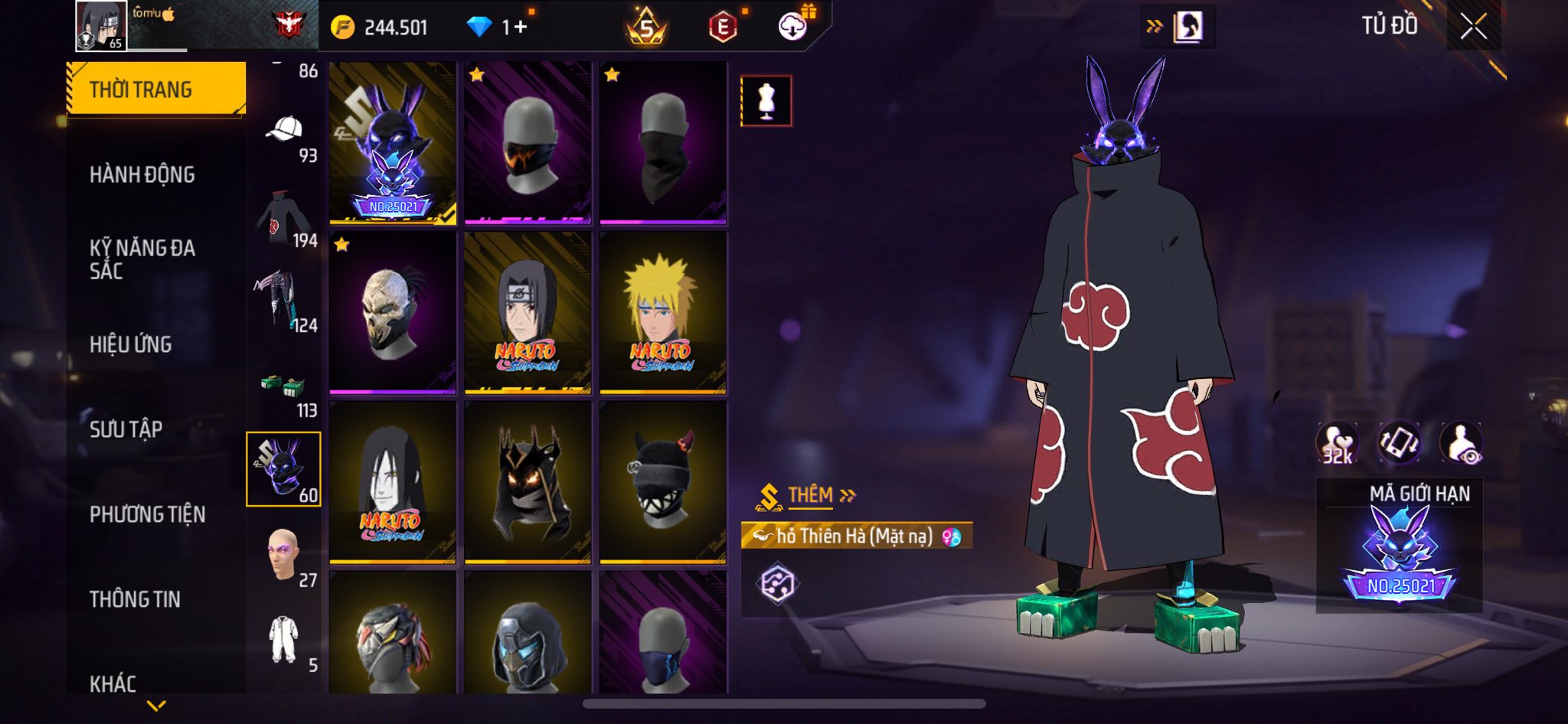This screenshot has width=1568, height=724.
Task: Add diamonds with the plus button
Action: pos(521,28)
